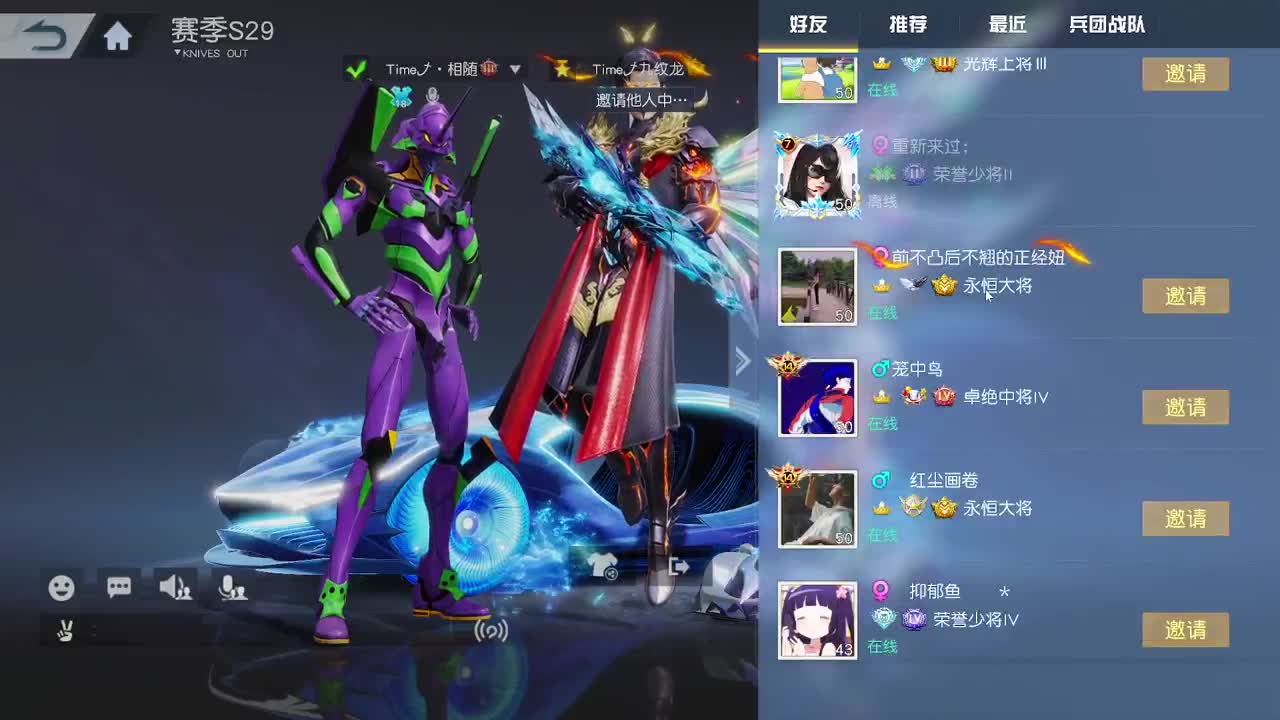Click friend 红尘画卷's avatar thumbnail

[x=816, y=508]
